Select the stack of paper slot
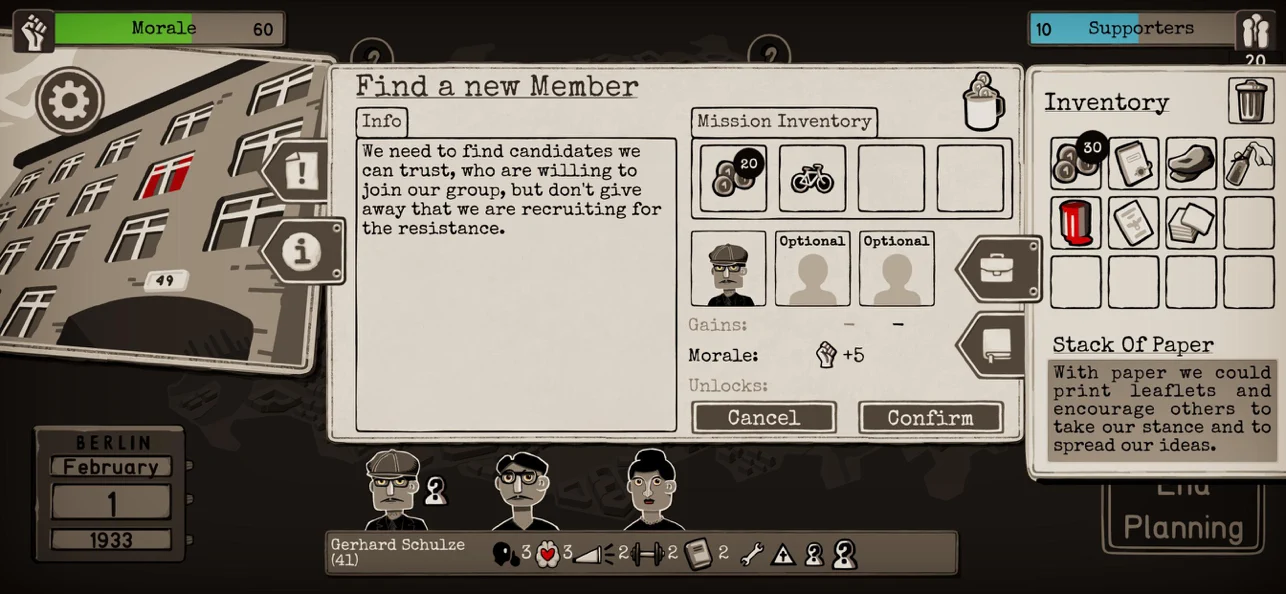Screen dimensions: 1286x594 pyautogui.click(x=1191, y=222)
